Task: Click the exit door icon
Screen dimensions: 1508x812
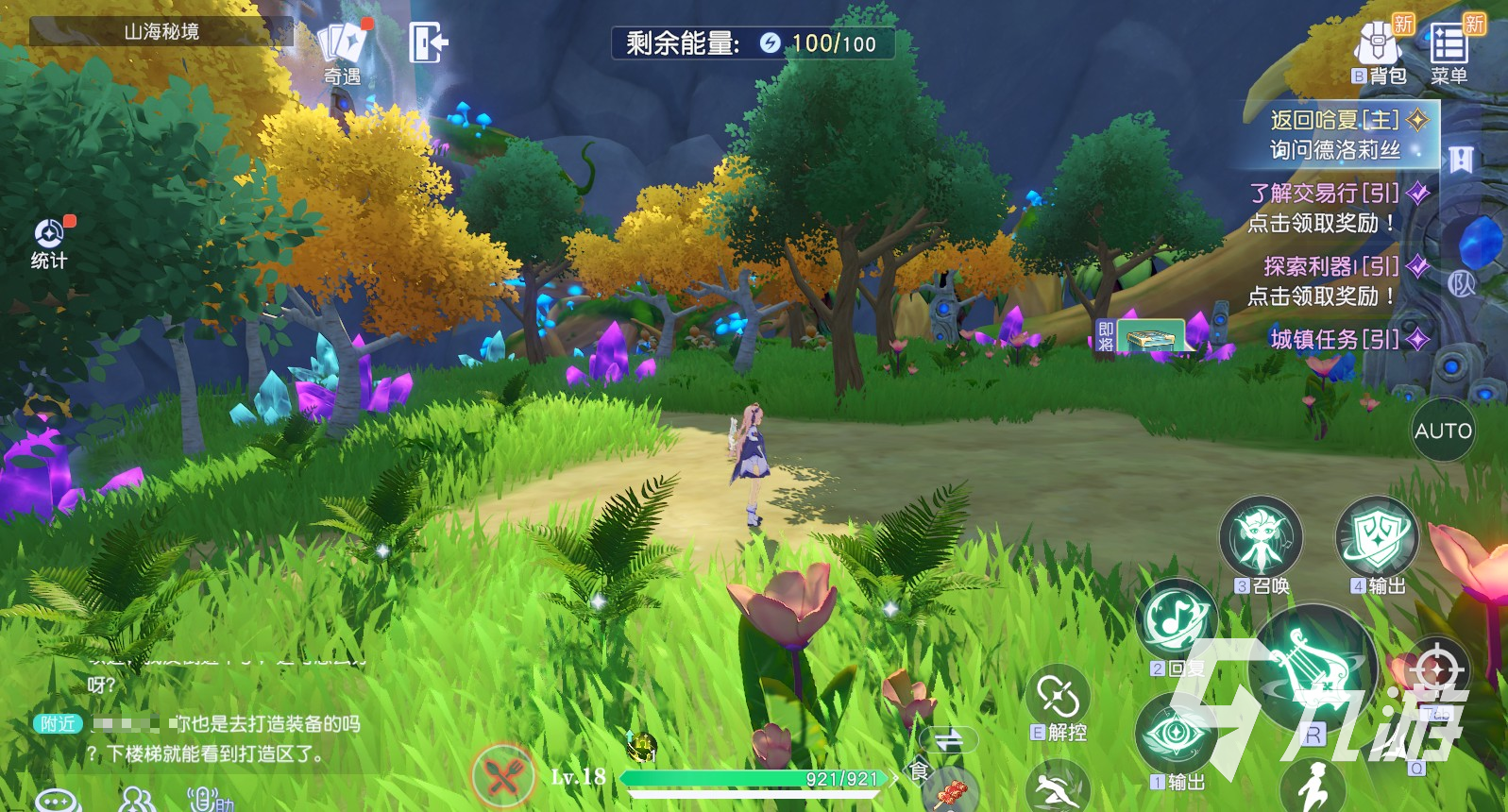Action: 428,42
